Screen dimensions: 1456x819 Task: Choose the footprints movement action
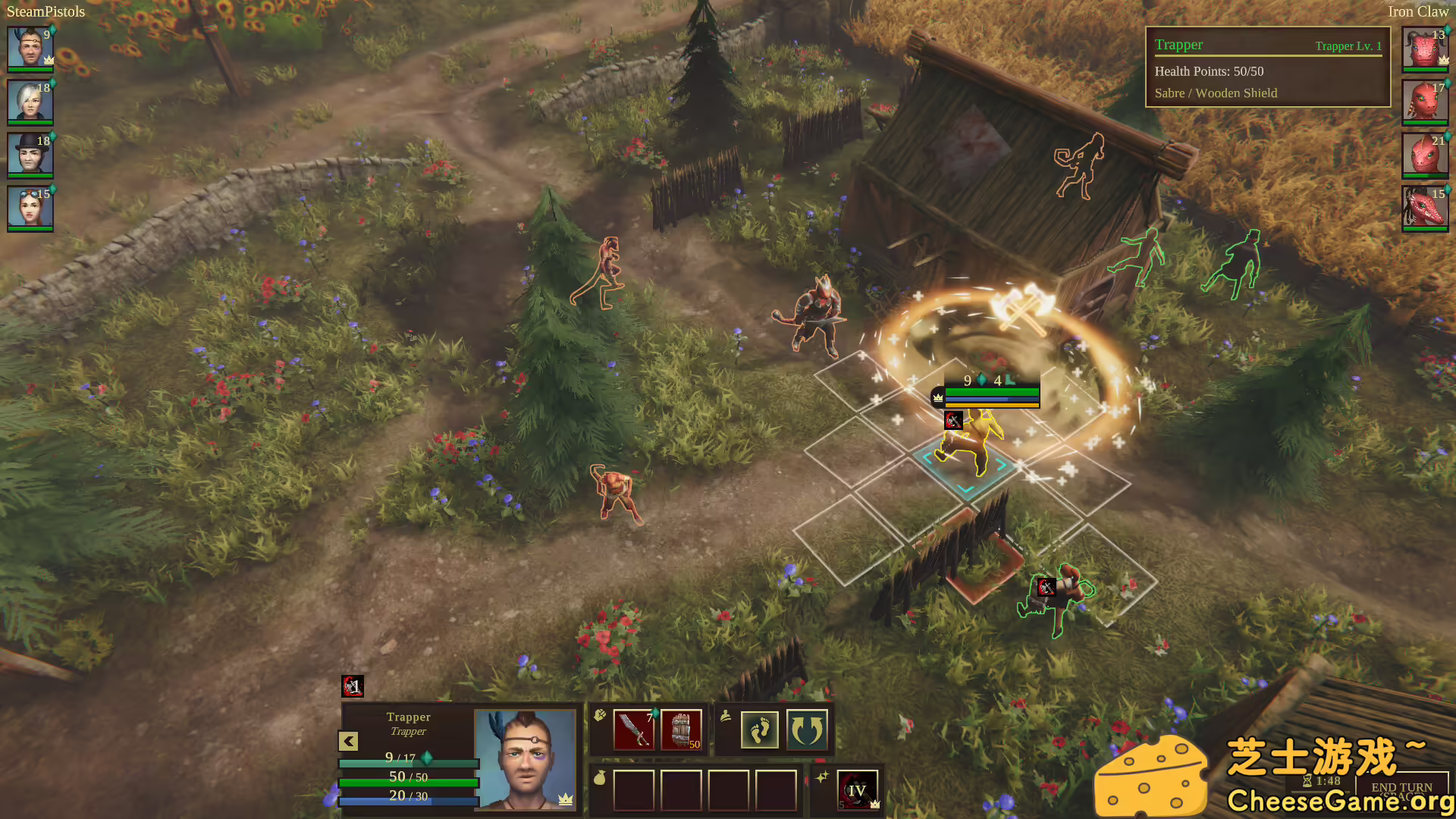(759, 730)
